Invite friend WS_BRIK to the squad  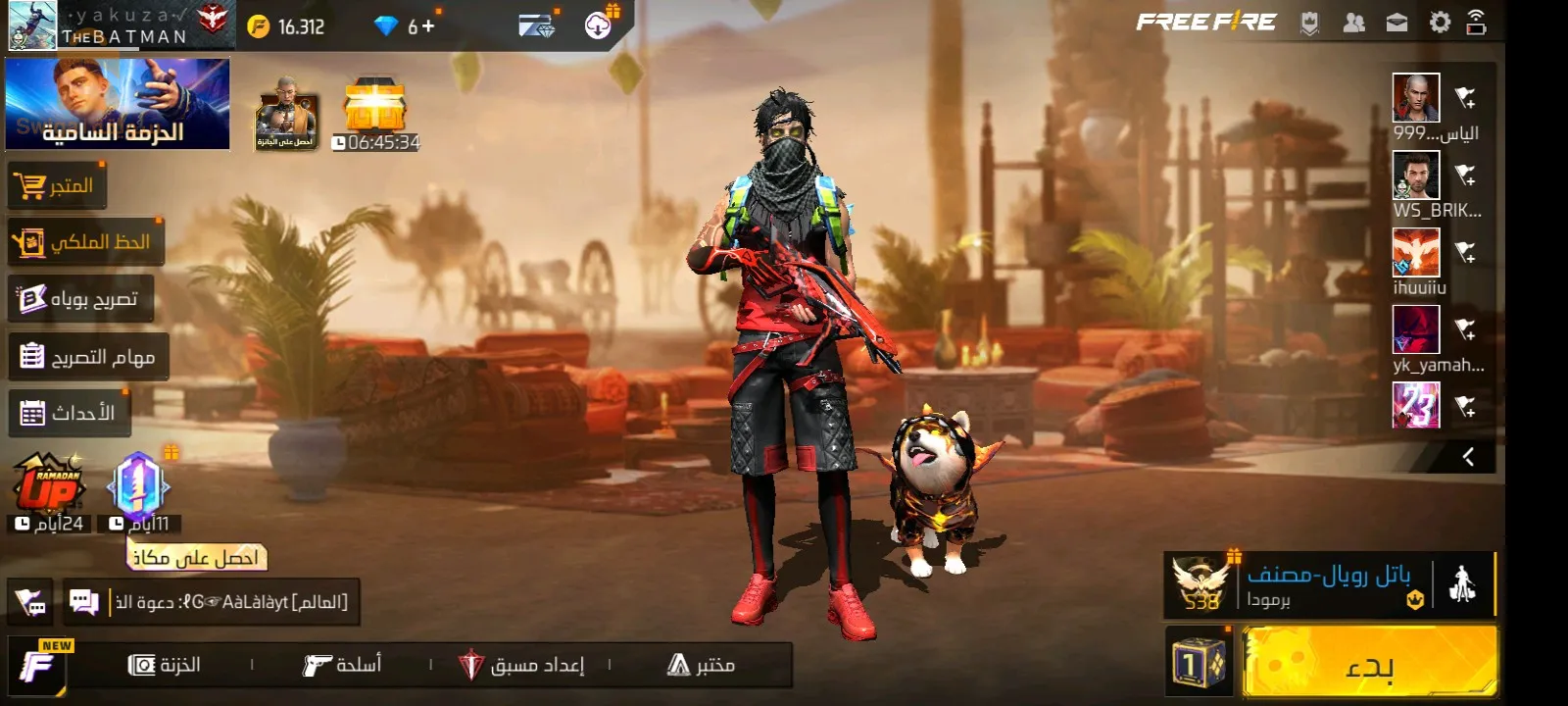coord(1465,176)
